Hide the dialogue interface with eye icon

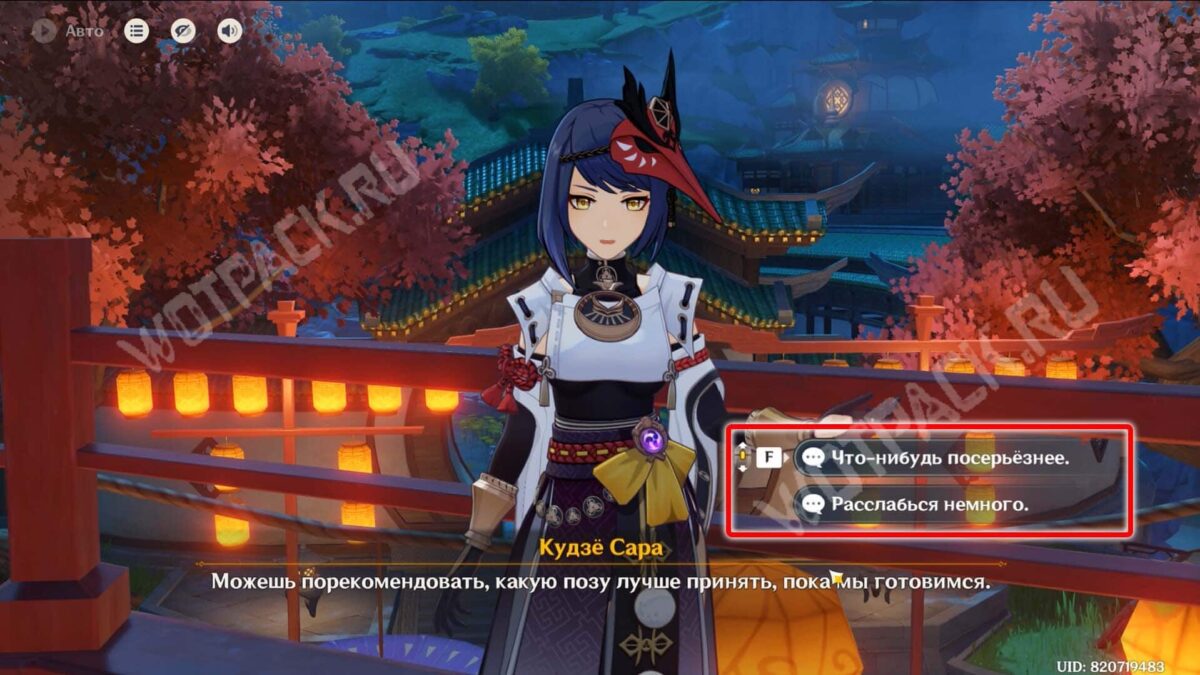click(x=182, y=31)
